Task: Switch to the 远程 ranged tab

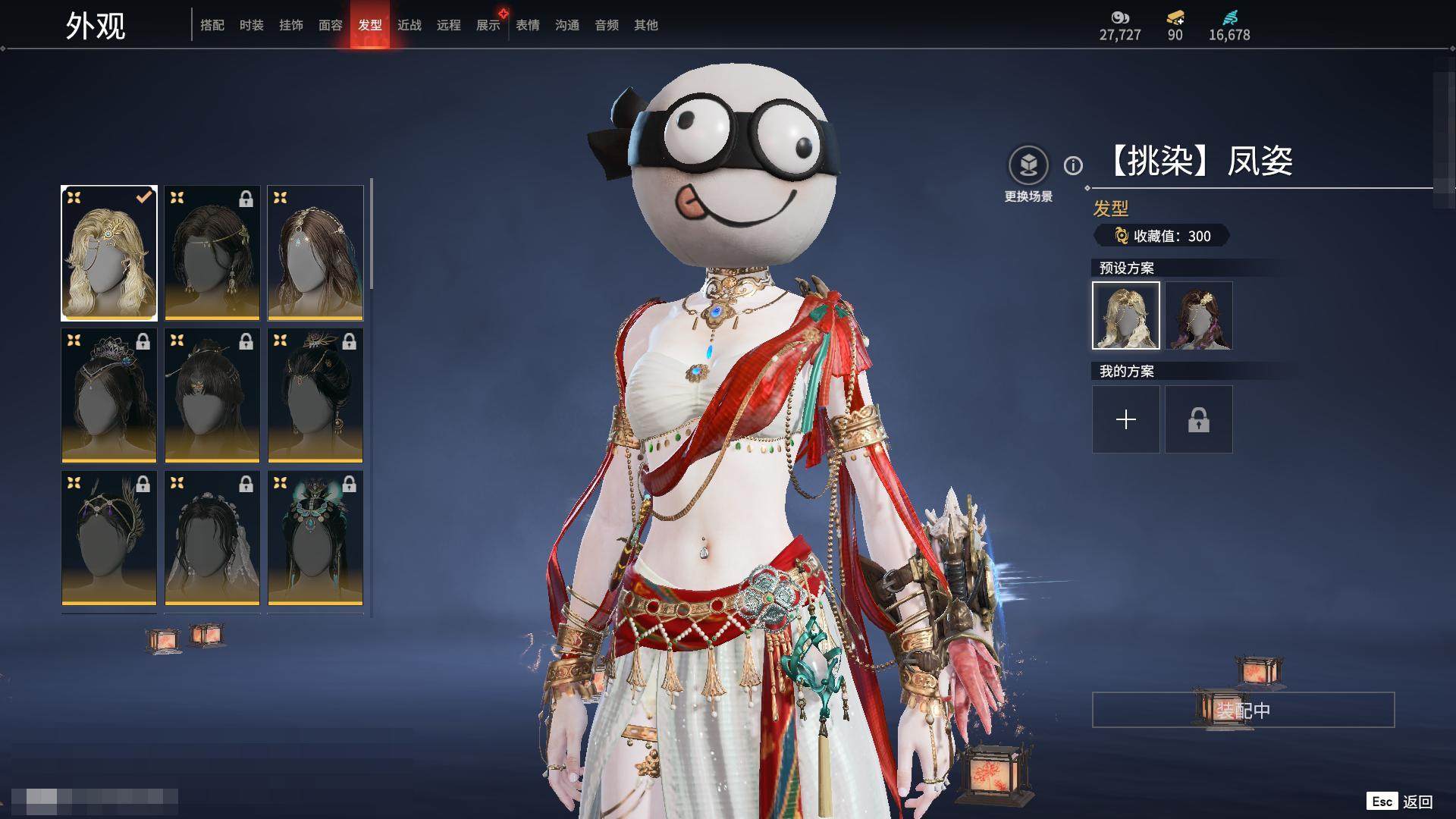Action: pyautogui.click(x=449, y=25)
